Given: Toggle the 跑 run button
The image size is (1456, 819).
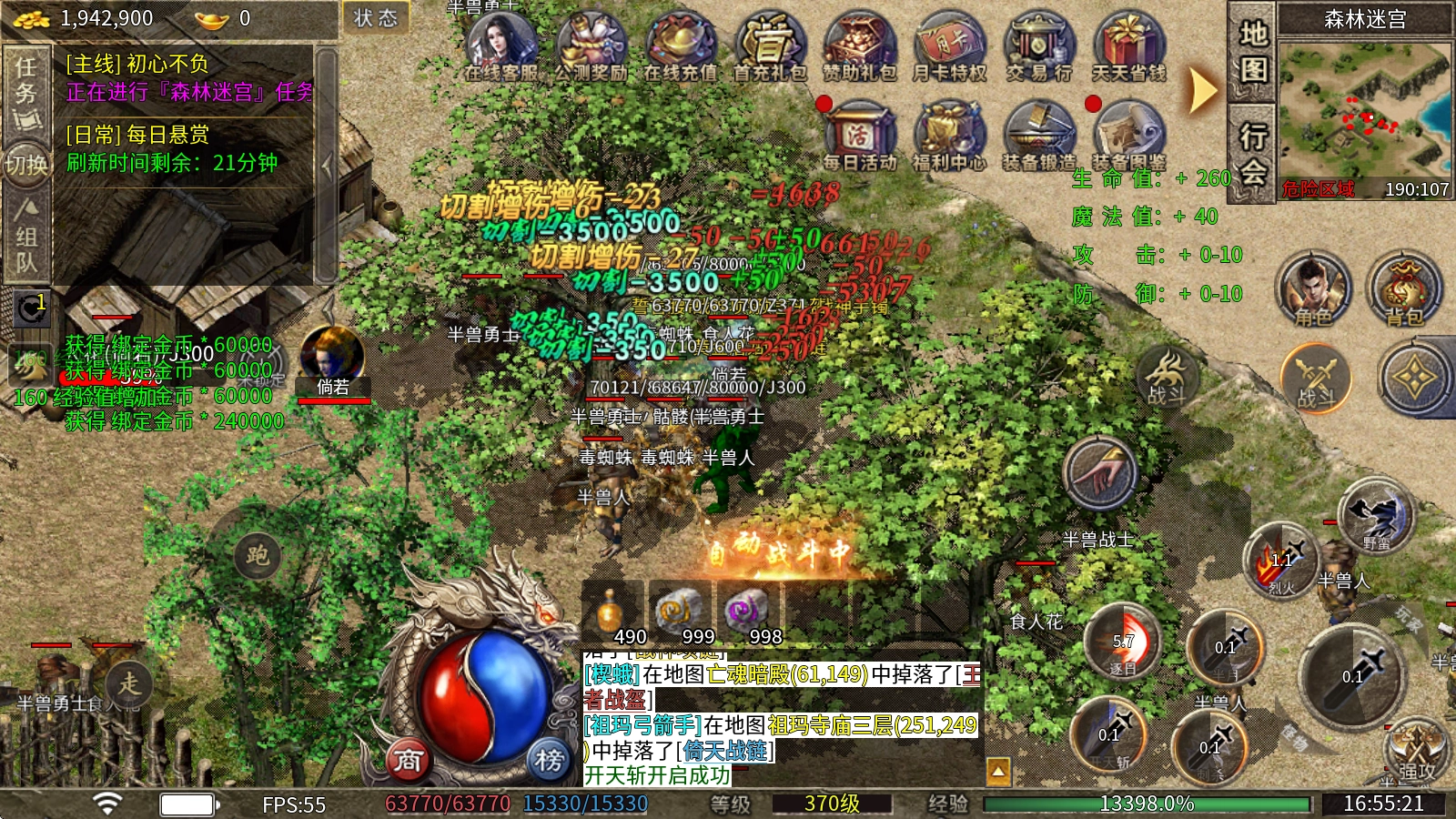Looking at the screenshot, I should point(257,555).
